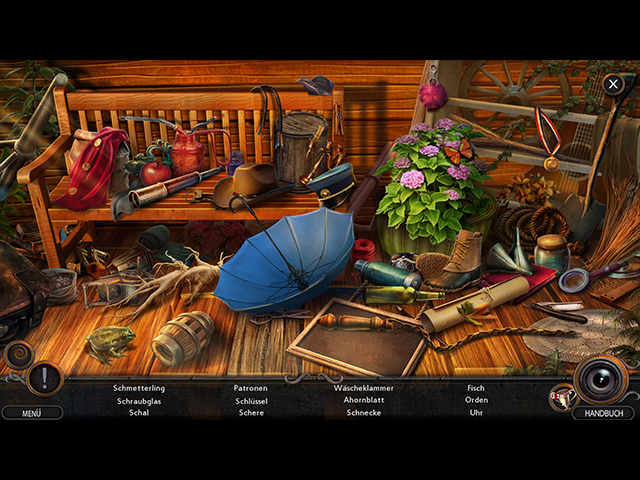Select Schere in the word list
640x480 pixels.
click(251, 412)
